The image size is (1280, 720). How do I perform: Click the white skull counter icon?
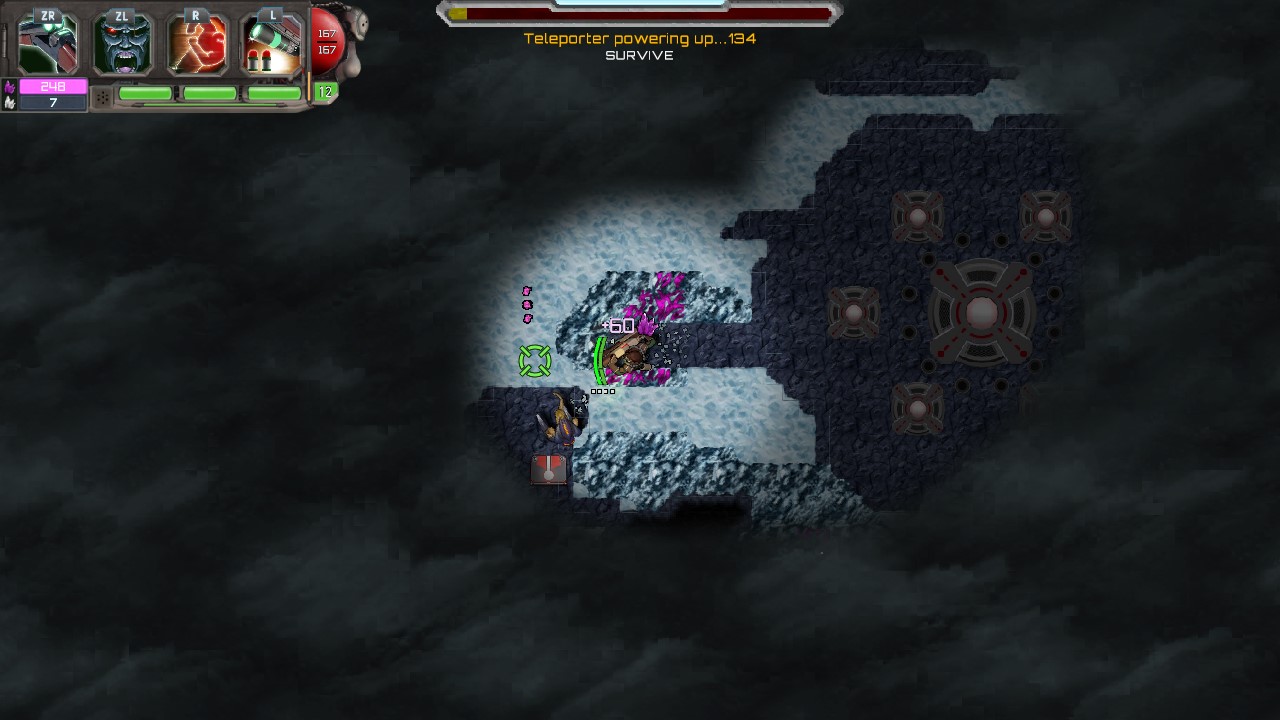click(9, 103)
